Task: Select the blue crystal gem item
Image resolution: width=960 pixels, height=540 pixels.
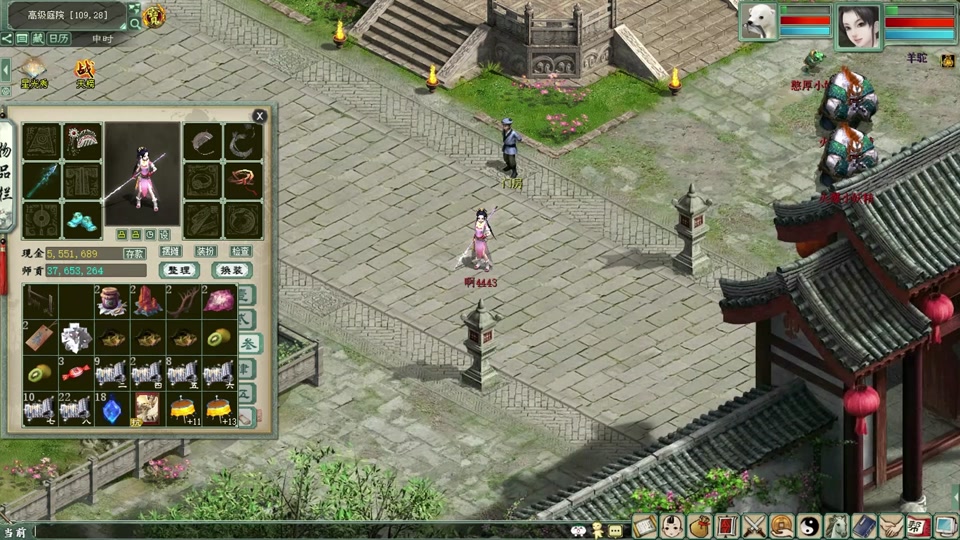Action: [112, 409]
